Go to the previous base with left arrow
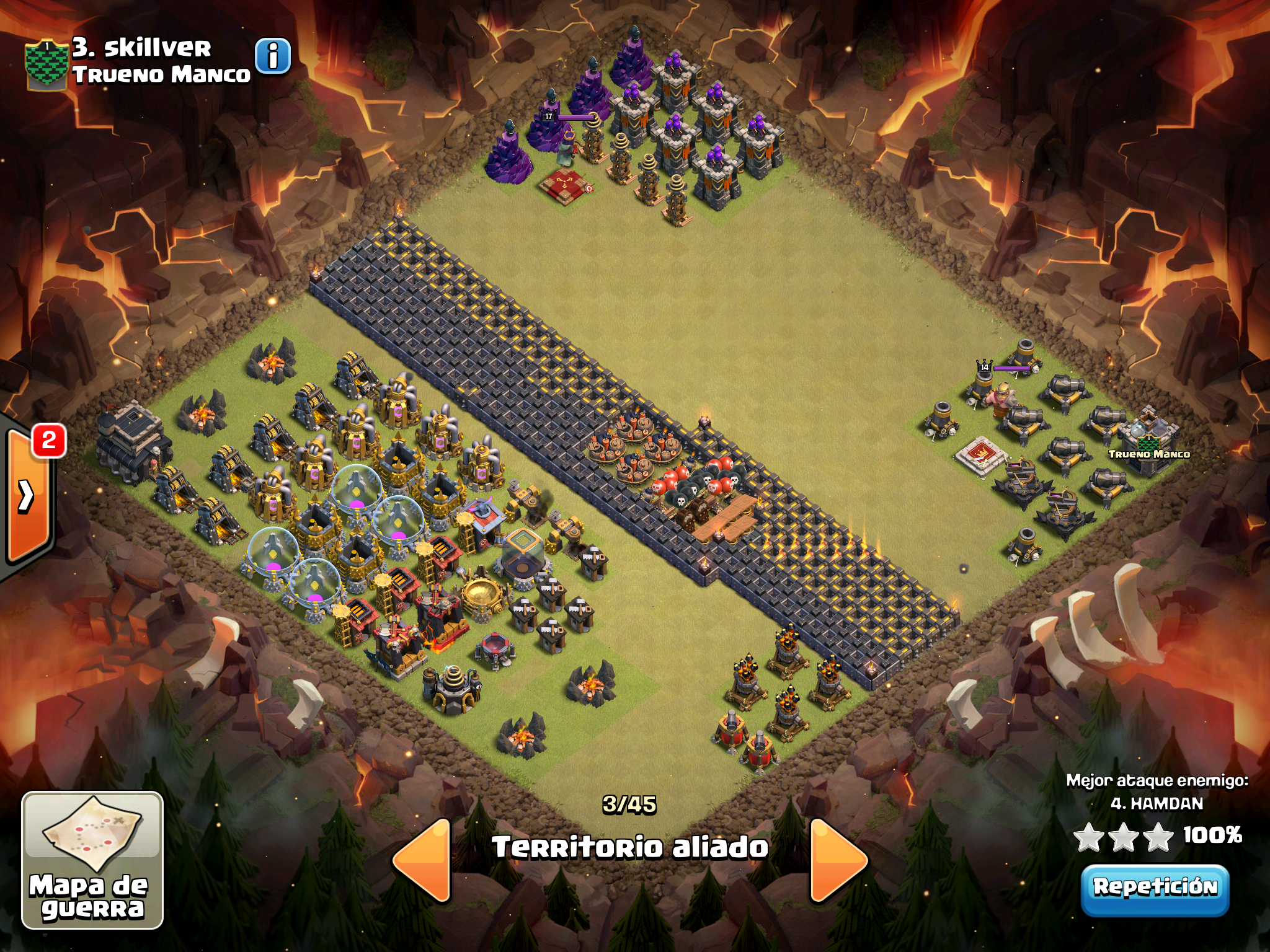The height and width of the screenshot is (952, 1270). tap(423, 860)
